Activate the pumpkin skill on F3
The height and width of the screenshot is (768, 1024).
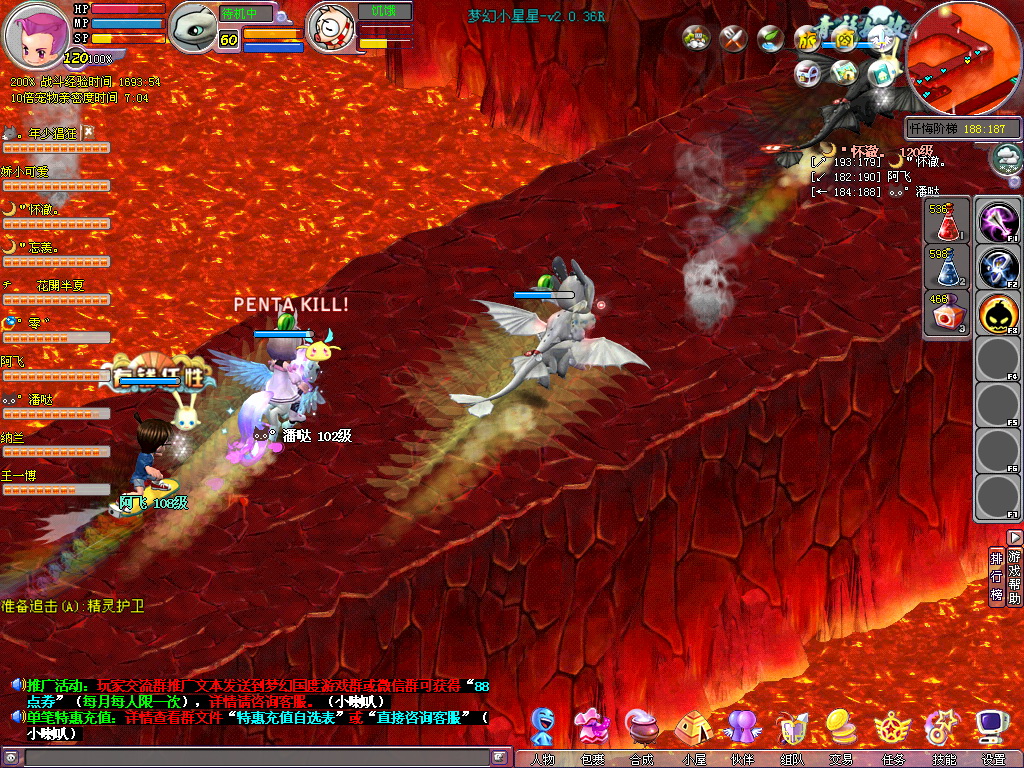(997, 313)
